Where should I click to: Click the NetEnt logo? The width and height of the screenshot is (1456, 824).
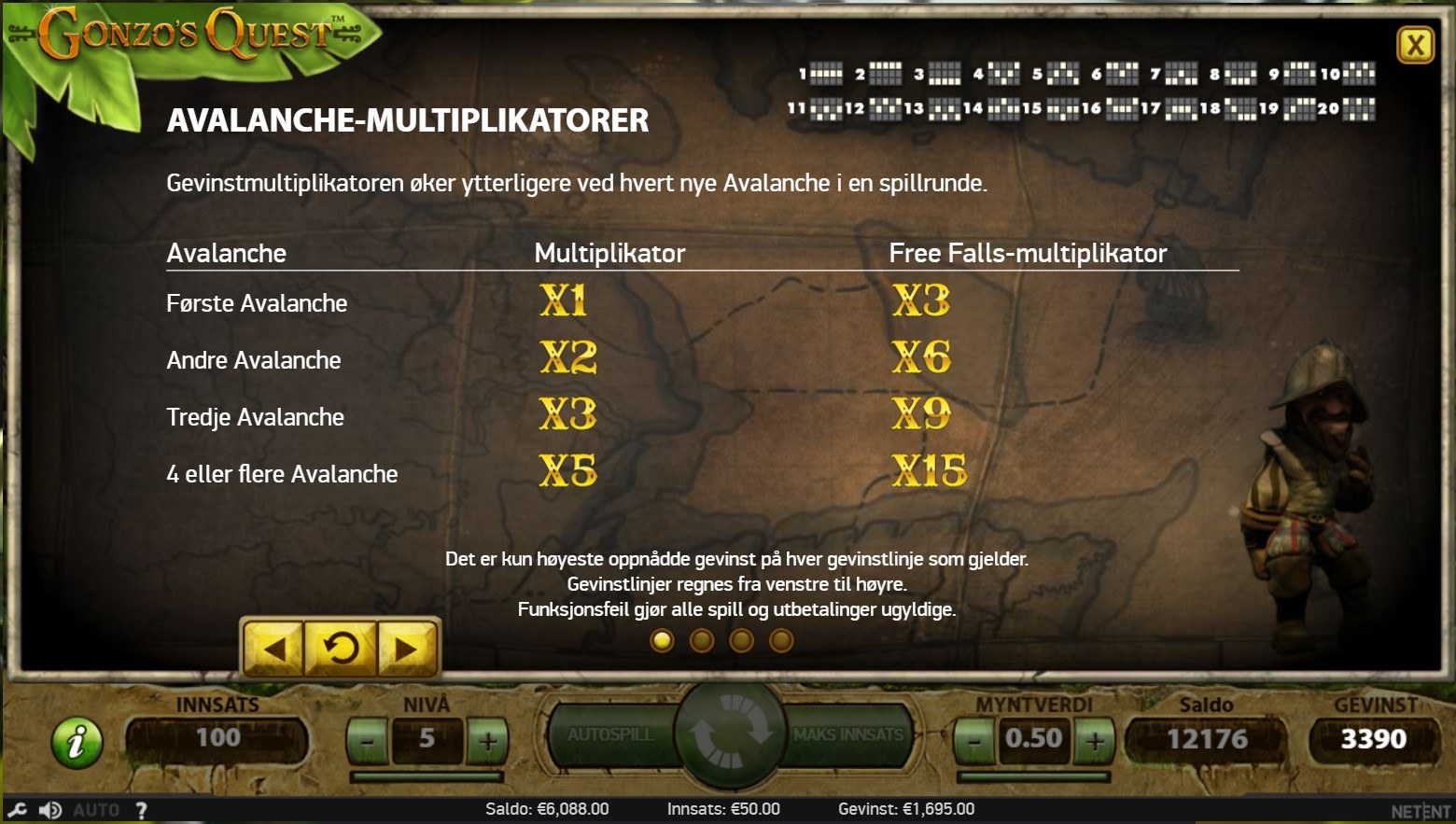coord(1419,810)
